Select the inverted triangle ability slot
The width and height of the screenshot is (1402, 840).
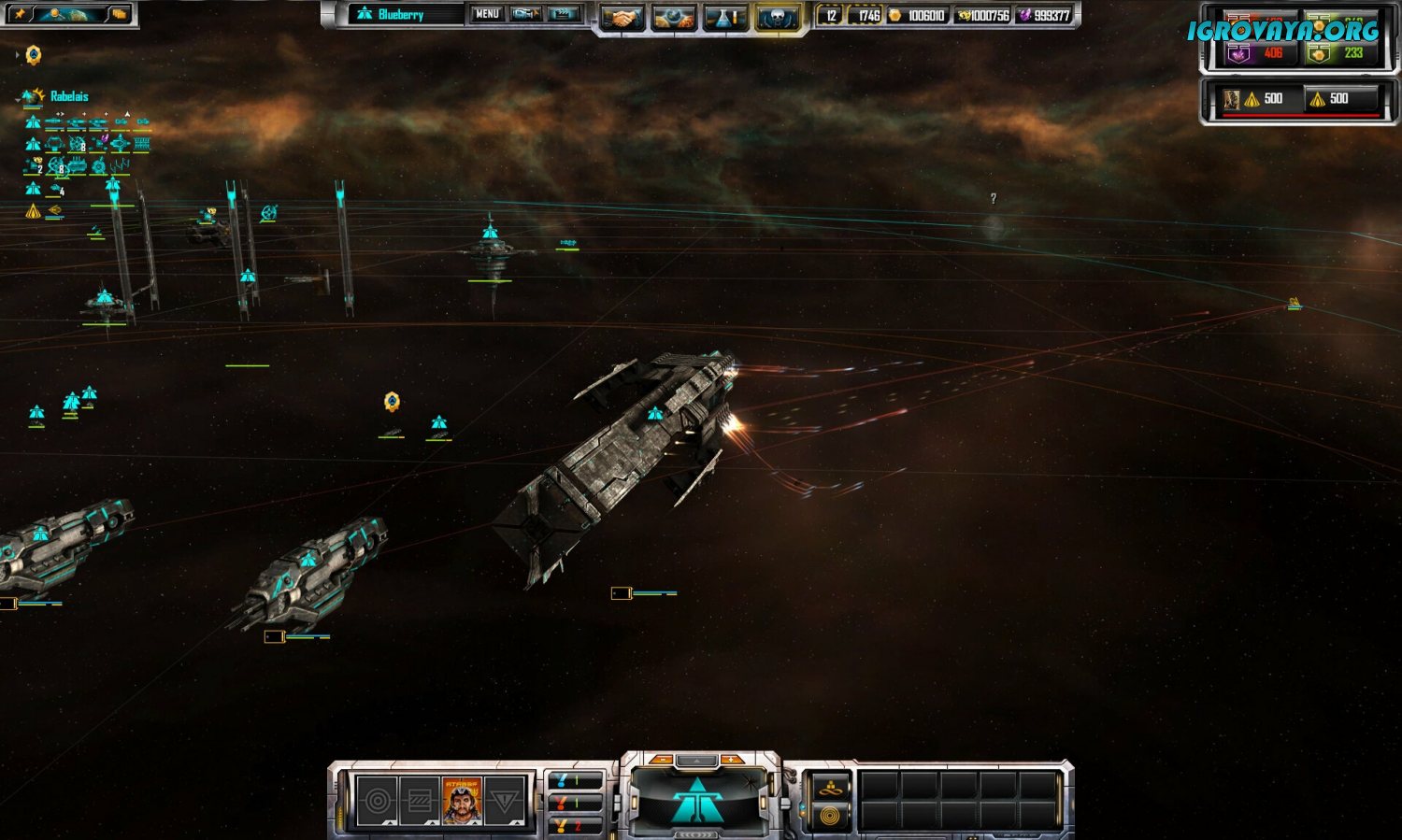504,801
